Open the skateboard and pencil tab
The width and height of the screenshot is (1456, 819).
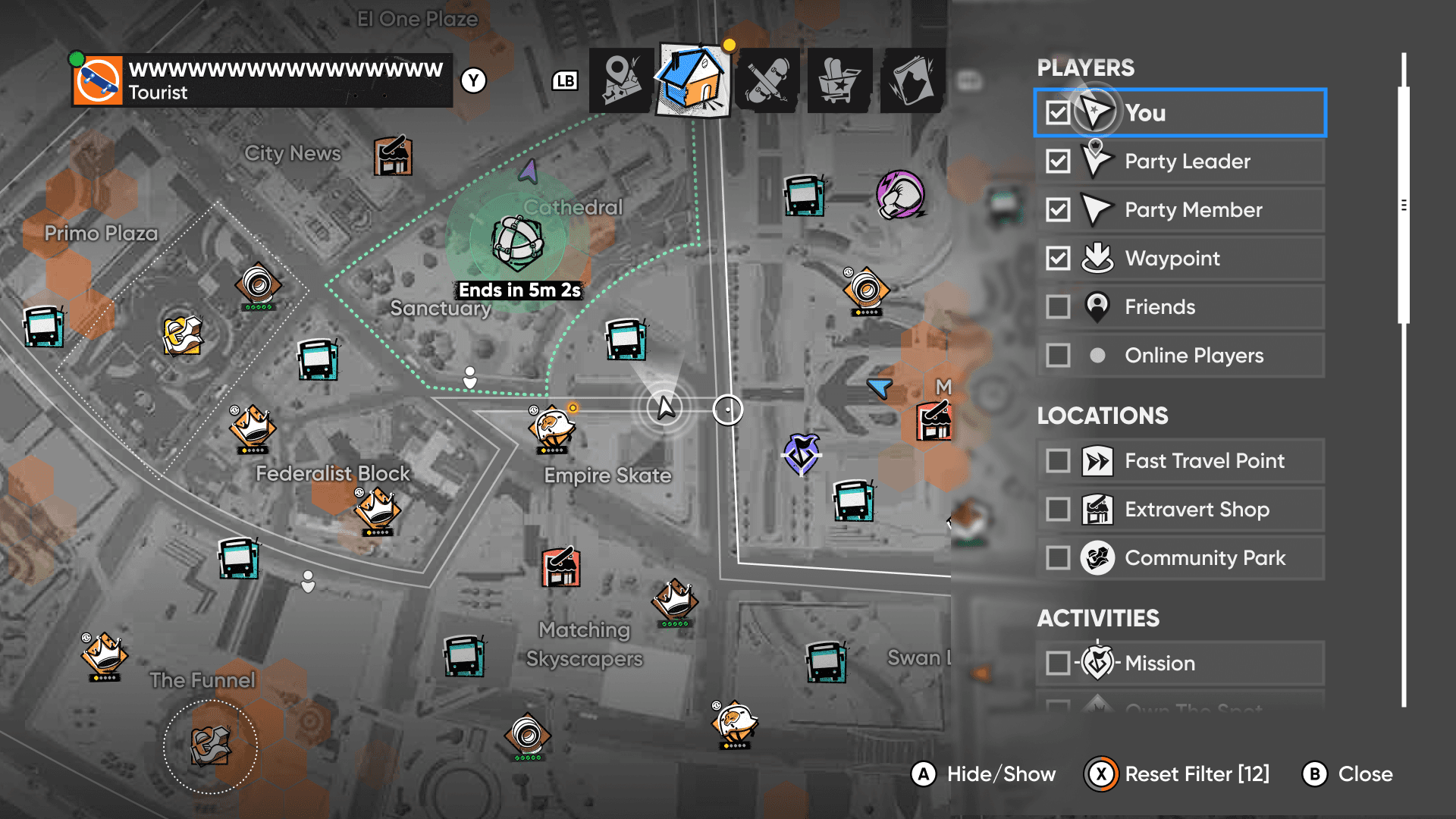[x=767, y=80]
